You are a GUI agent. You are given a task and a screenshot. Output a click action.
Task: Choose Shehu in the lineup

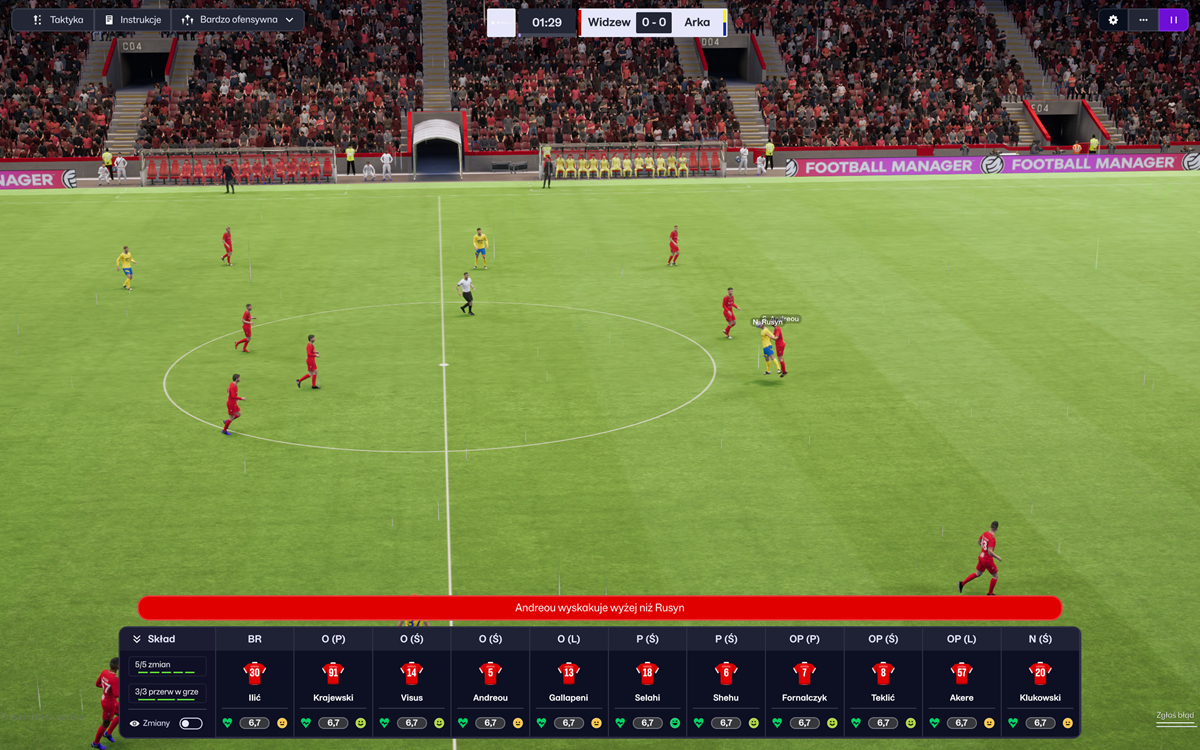point(726,683)
